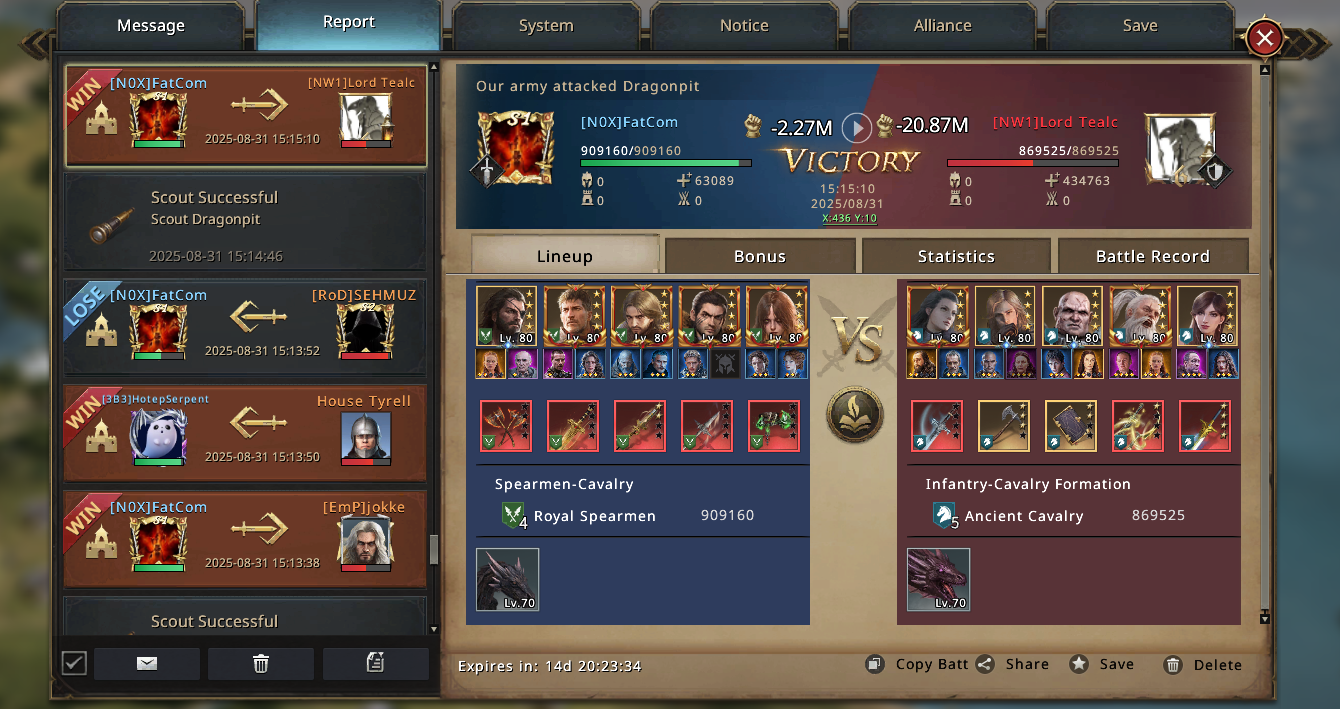Open the System tab
The width and height of the screenshot is (1340, 709).
click(x=546, y=26)
